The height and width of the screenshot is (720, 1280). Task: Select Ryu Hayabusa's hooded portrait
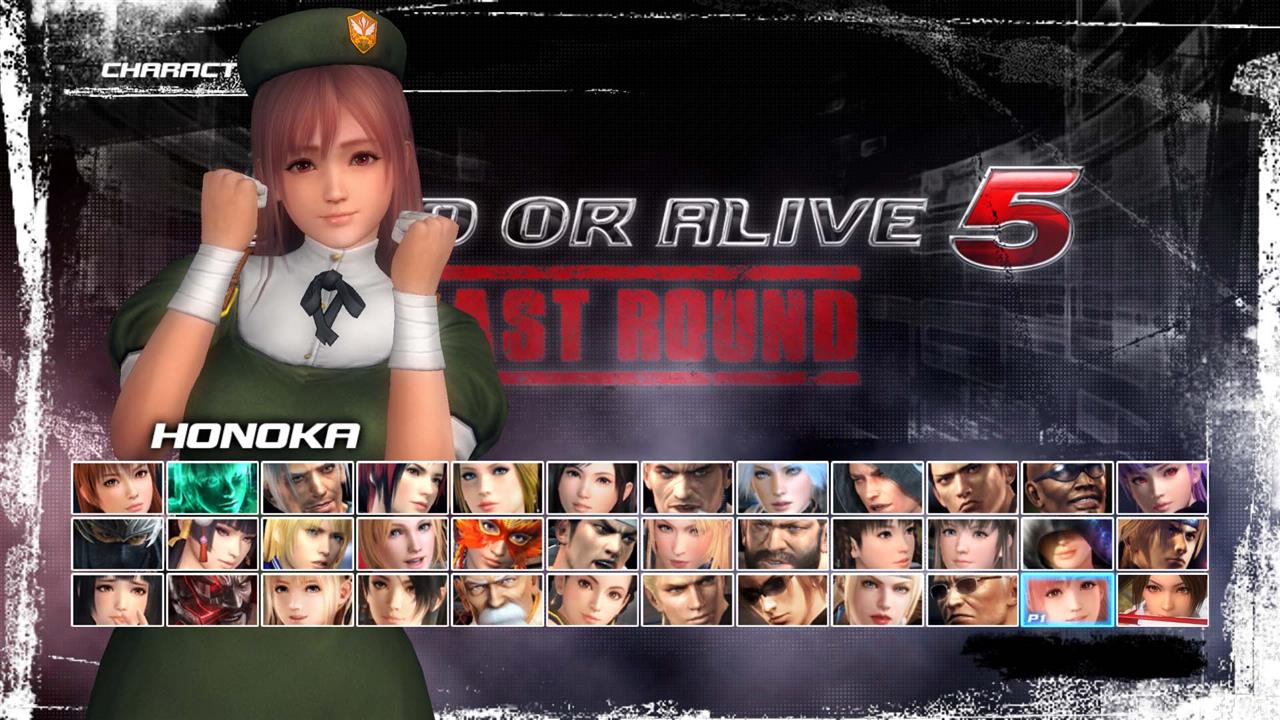[x=116, y=546]
